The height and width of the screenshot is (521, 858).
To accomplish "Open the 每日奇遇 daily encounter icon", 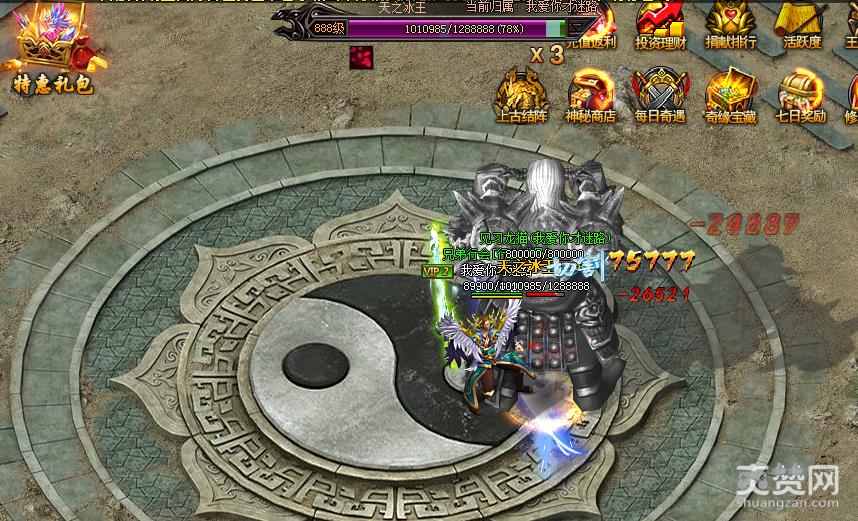I will coord(660,95).
